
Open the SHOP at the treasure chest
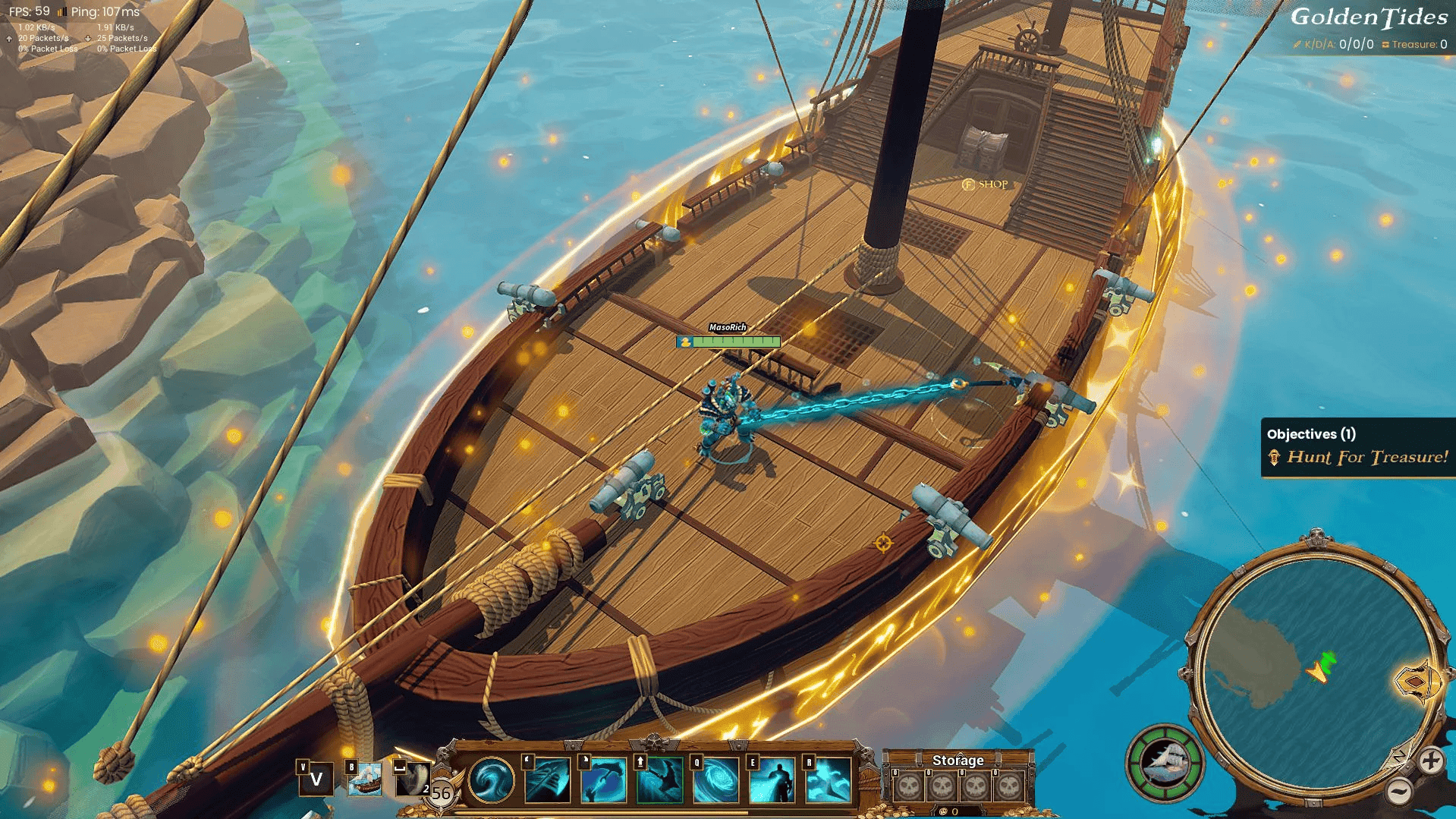click(x=986, y=184)
